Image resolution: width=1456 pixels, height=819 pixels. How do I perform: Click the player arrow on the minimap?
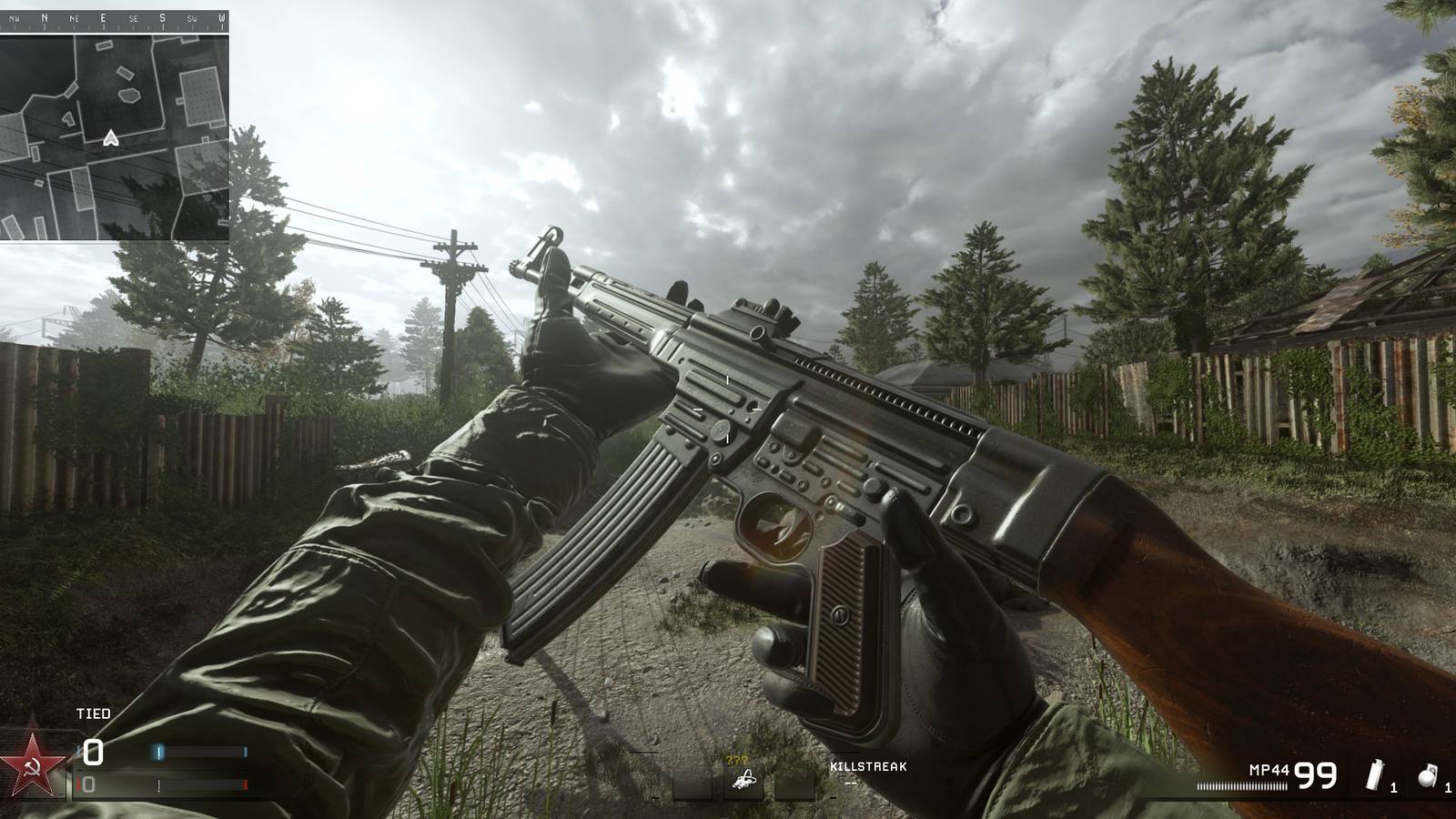tap(109, 136)
